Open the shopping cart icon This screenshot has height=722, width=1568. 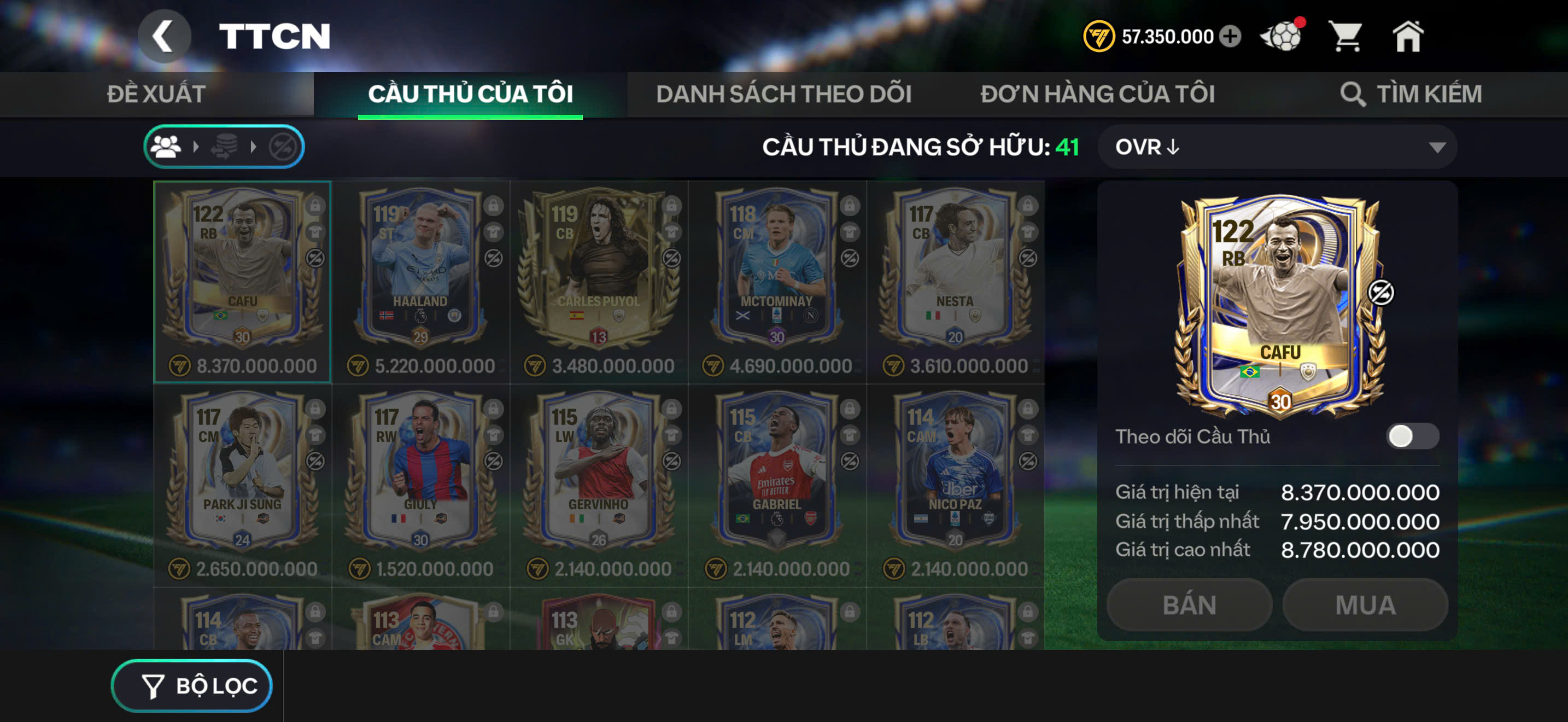point(1348,37)
